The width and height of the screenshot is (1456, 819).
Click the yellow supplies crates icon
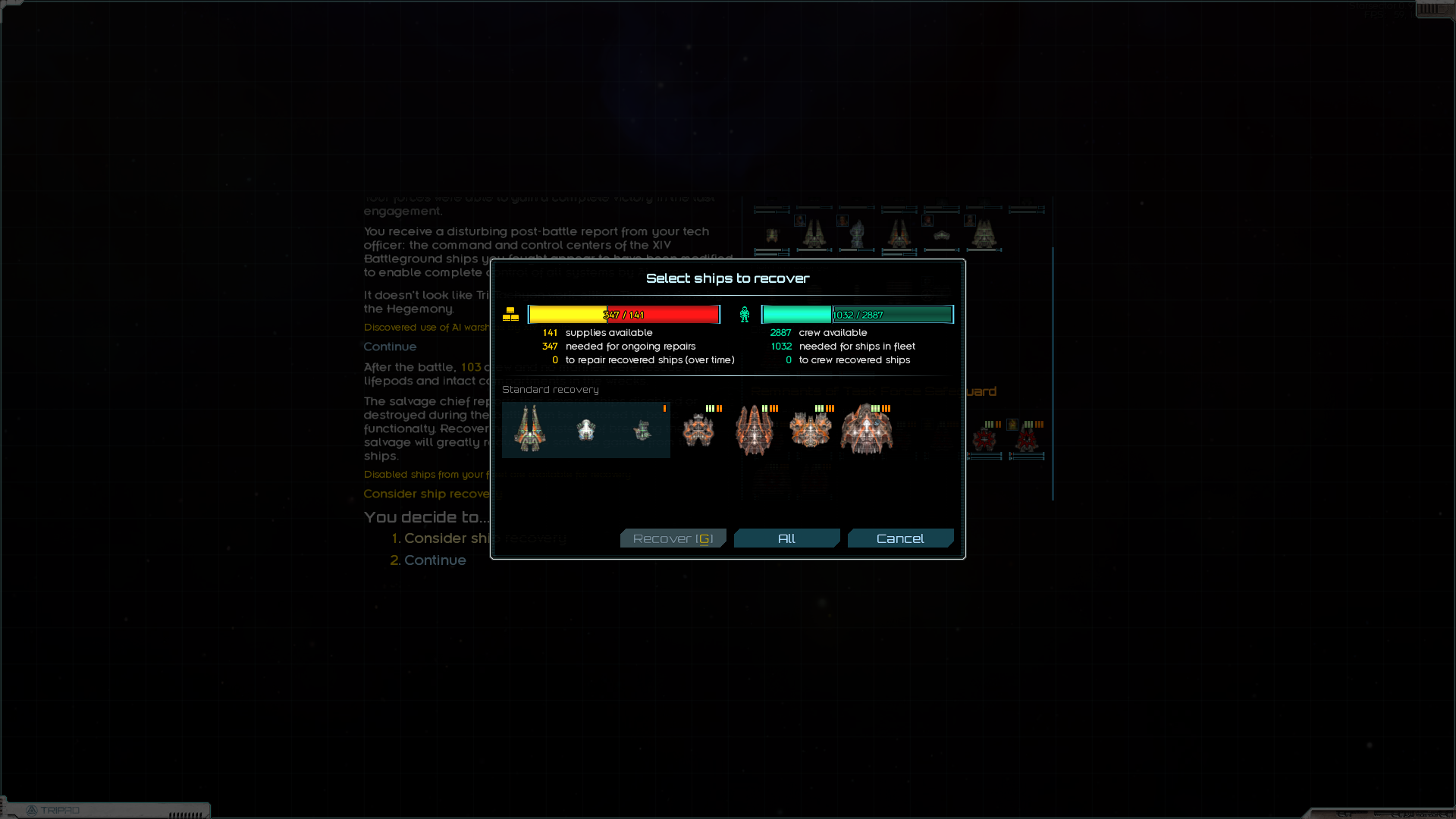point(512,313)
